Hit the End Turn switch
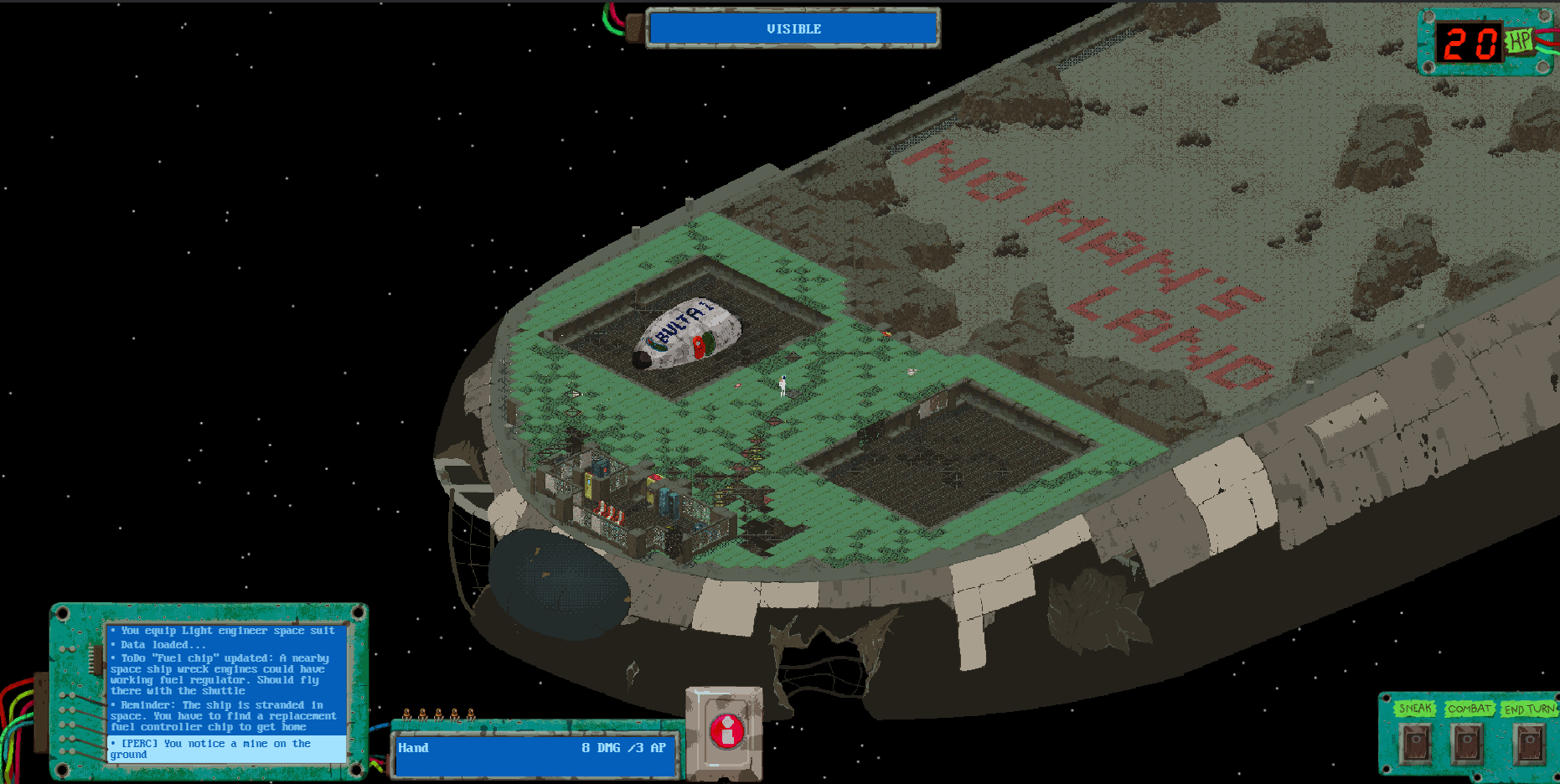 coord(1530,742)
